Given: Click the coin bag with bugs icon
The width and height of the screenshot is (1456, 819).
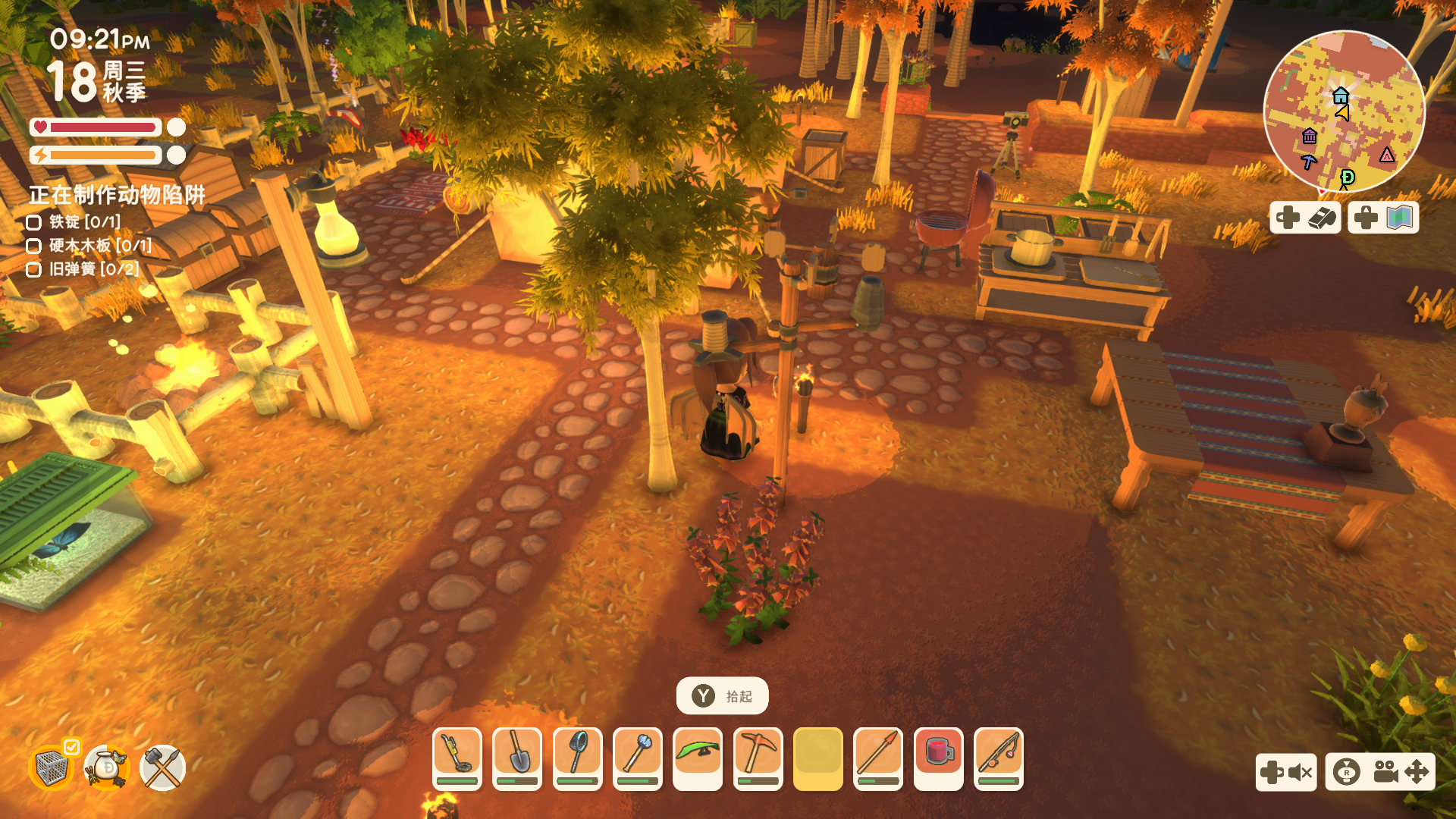Looking at the screenshot, I should coord(107,767).
